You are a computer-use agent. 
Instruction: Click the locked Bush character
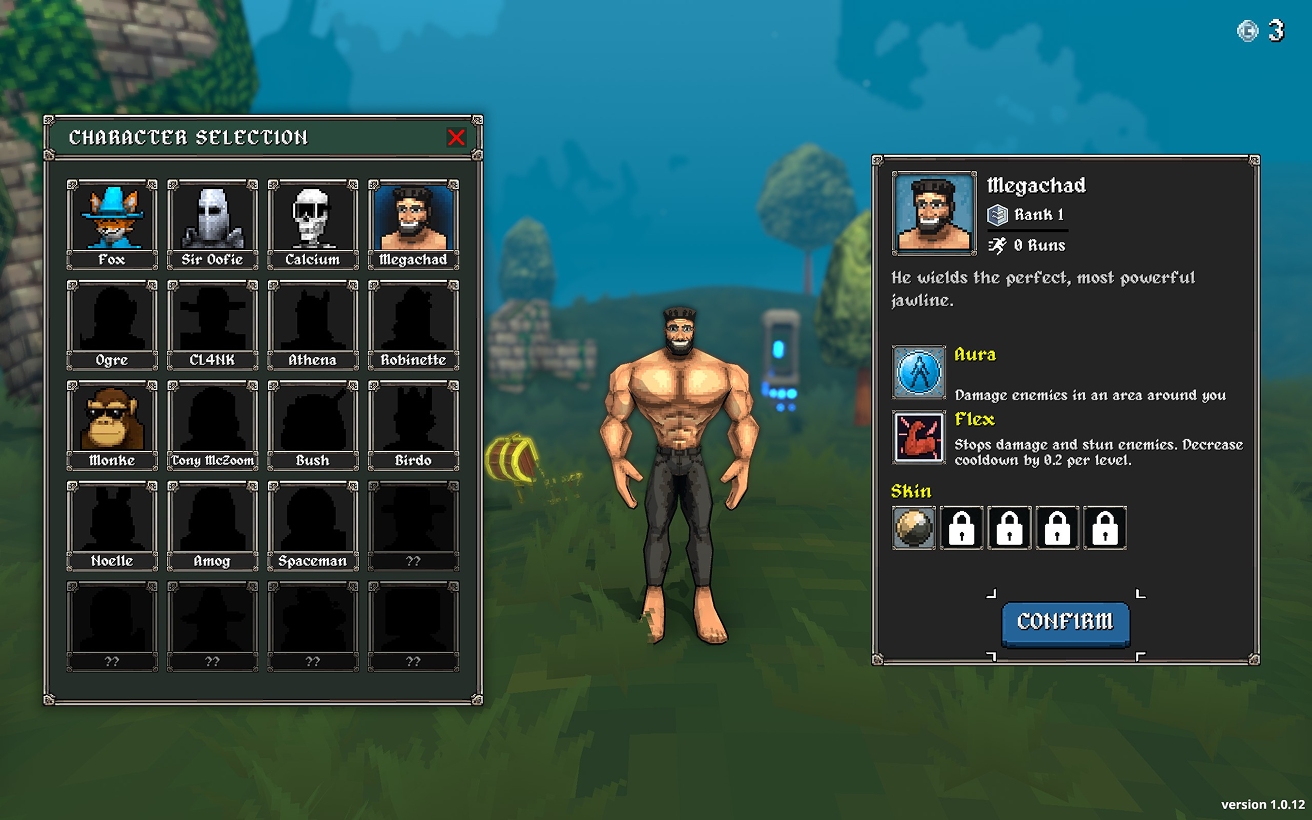(x=313, y=423)
